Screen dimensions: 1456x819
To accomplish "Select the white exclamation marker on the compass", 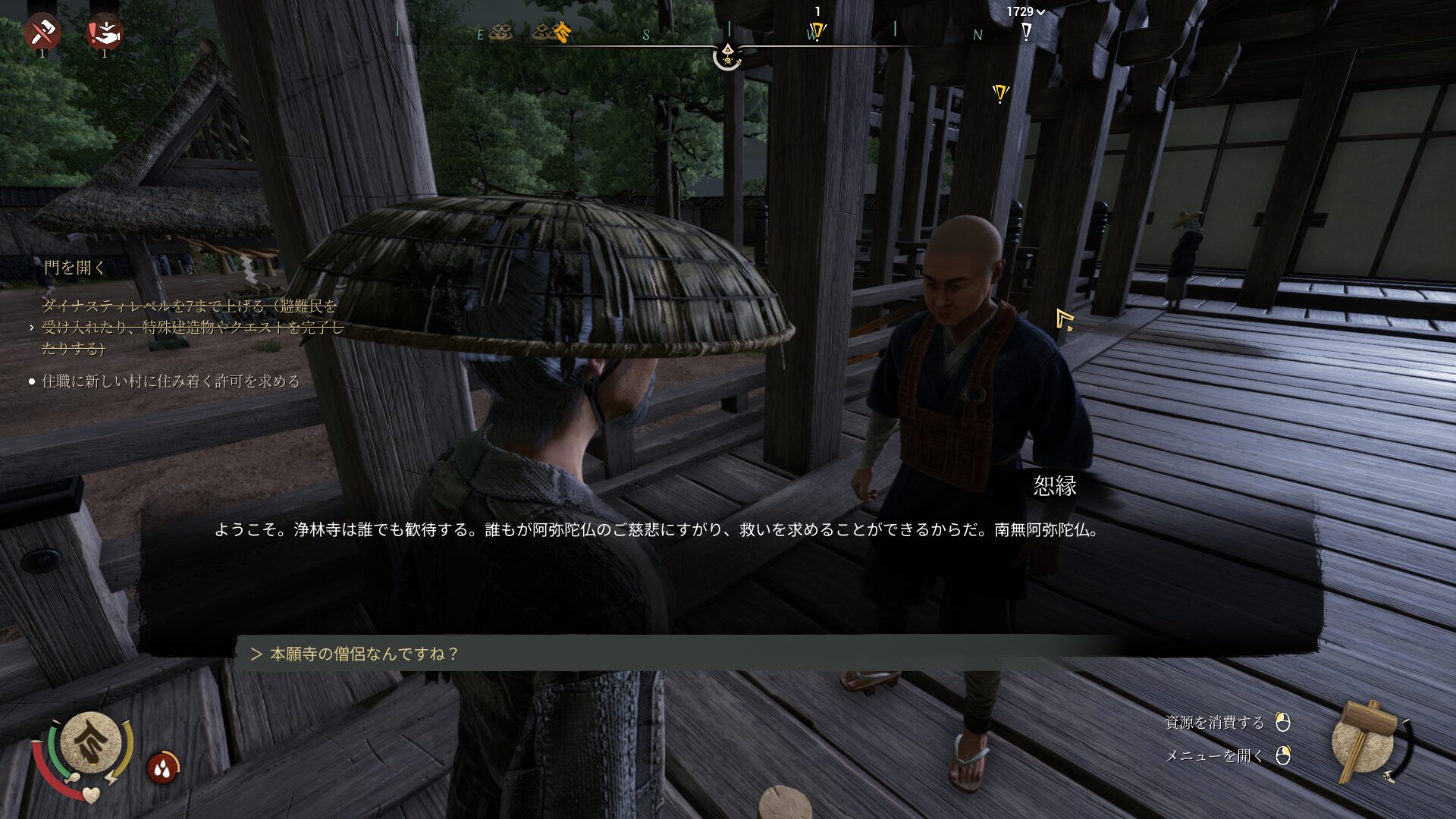I will pos(1026,32).
